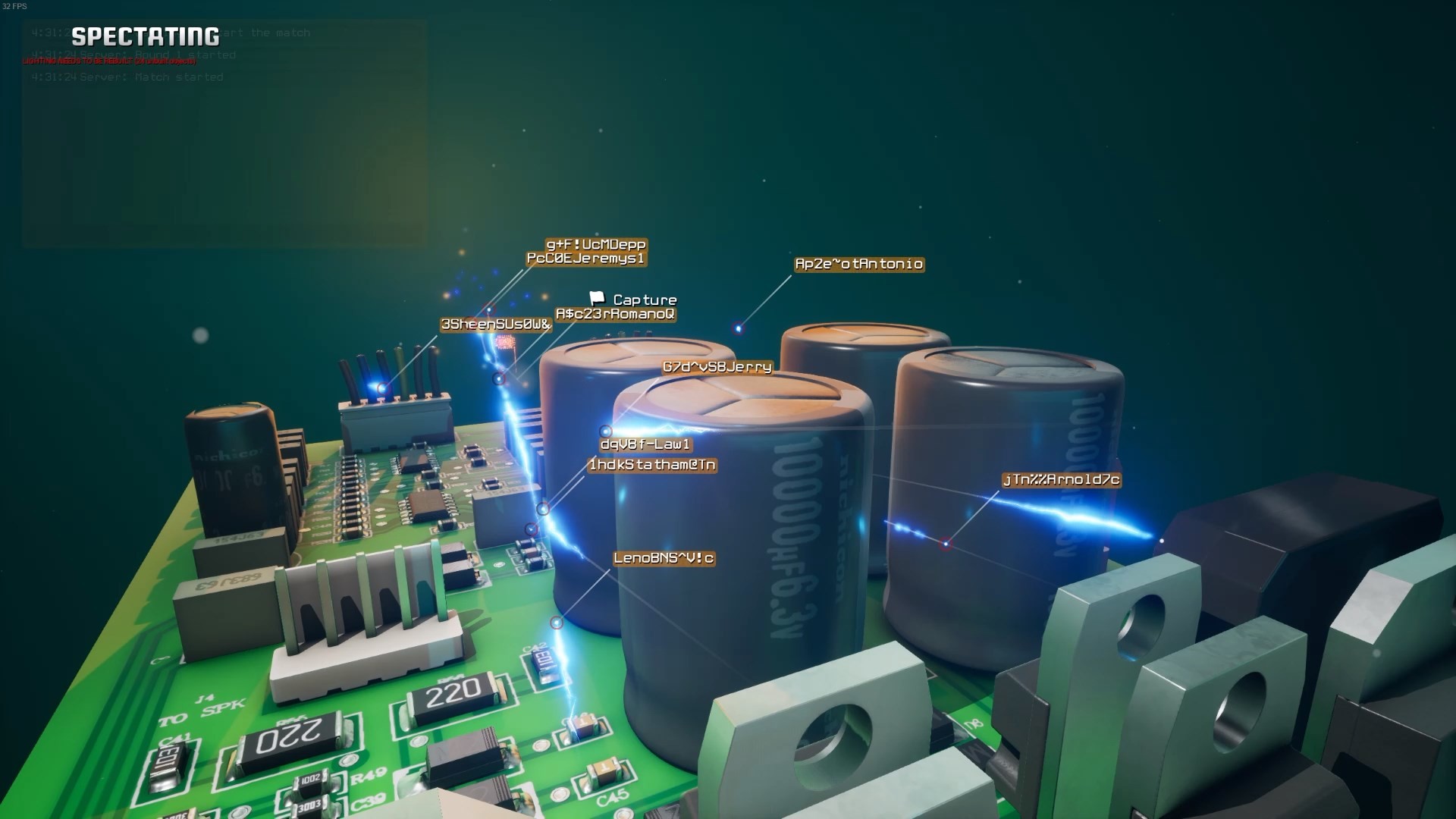Image resolution: width=1456 pixels, height=819 pixels.
Task: Click the 'Round 1 started' chat line
Action: (133, 55)
